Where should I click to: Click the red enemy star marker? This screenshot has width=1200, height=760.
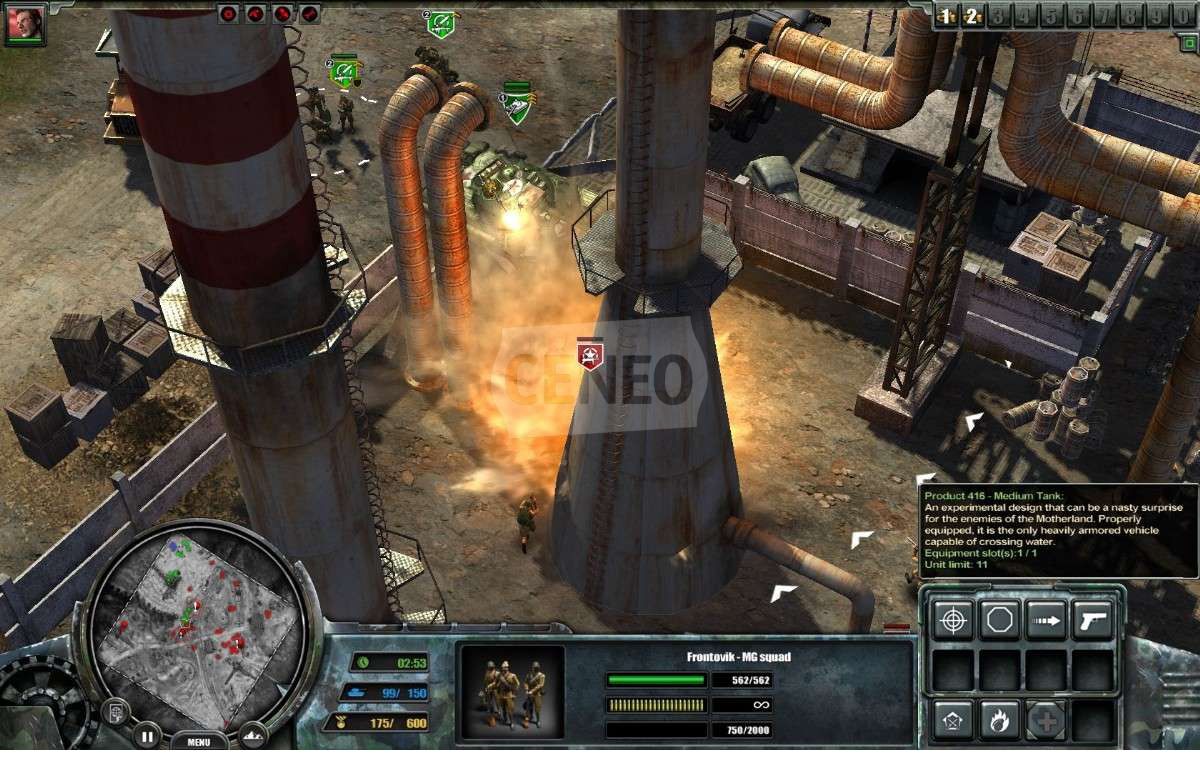[590, 354]
